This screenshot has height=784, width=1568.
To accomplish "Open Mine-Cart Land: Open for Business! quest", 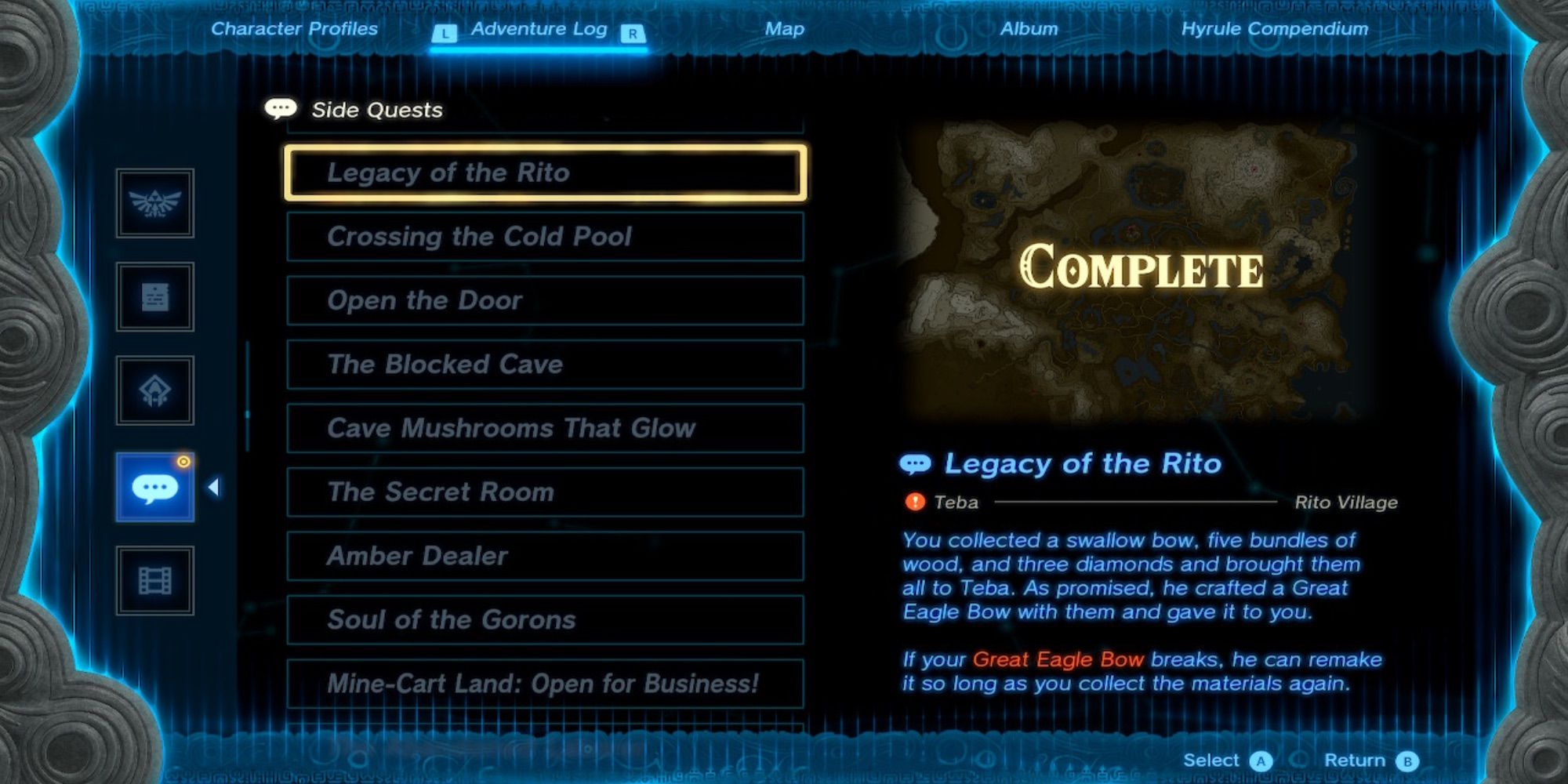I will pos(545,684).
